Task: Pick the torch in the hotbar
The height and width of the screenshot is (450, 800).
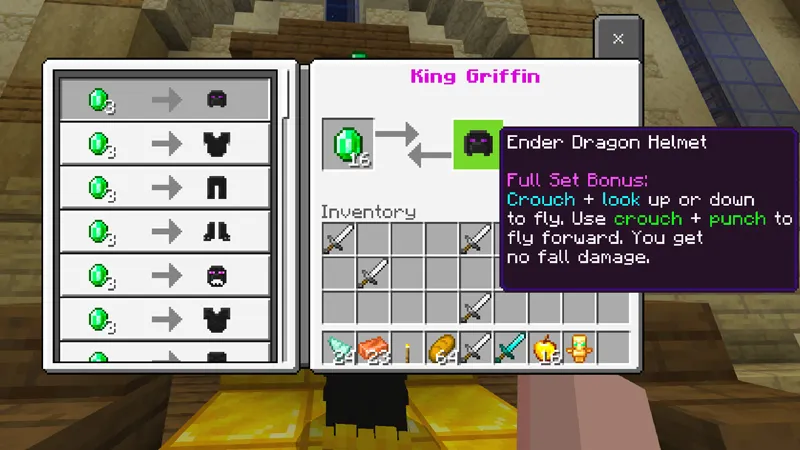Action: pyautogui.click(x=407, y=348)
